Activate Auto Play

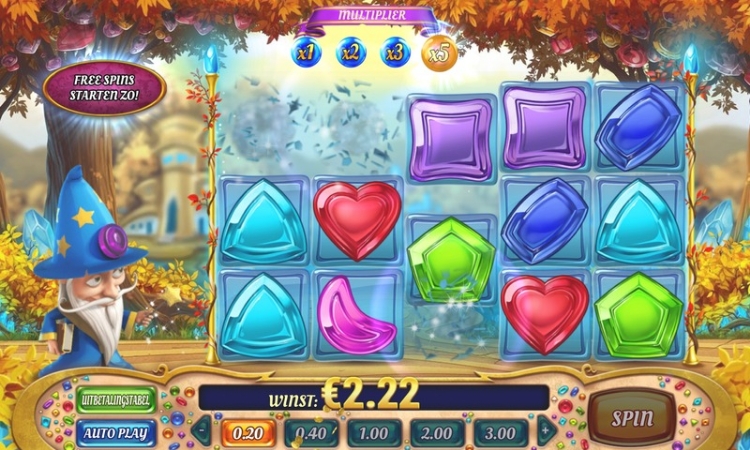116,433
